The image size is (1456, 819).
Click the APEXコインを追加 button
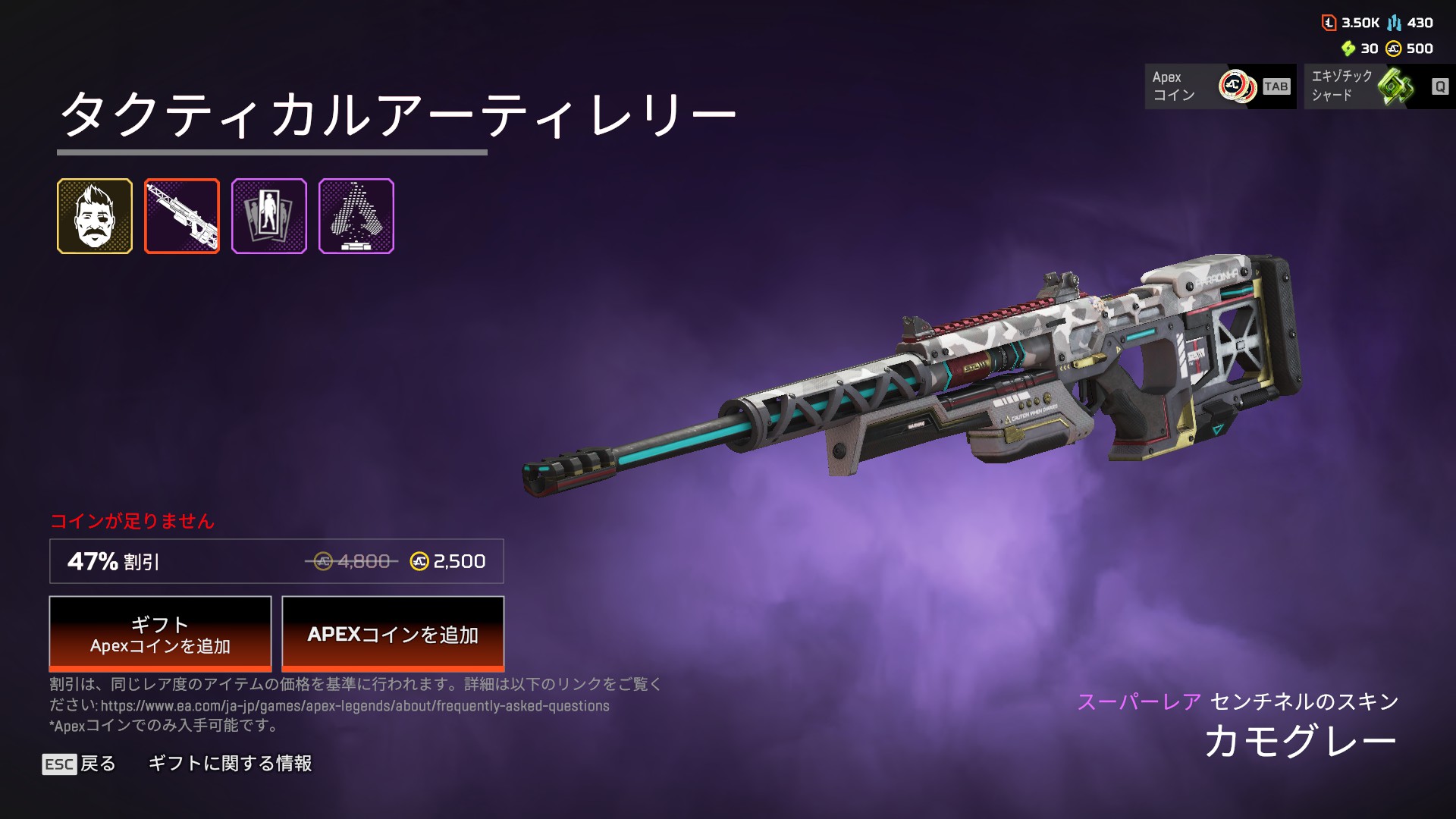[393, 634]
